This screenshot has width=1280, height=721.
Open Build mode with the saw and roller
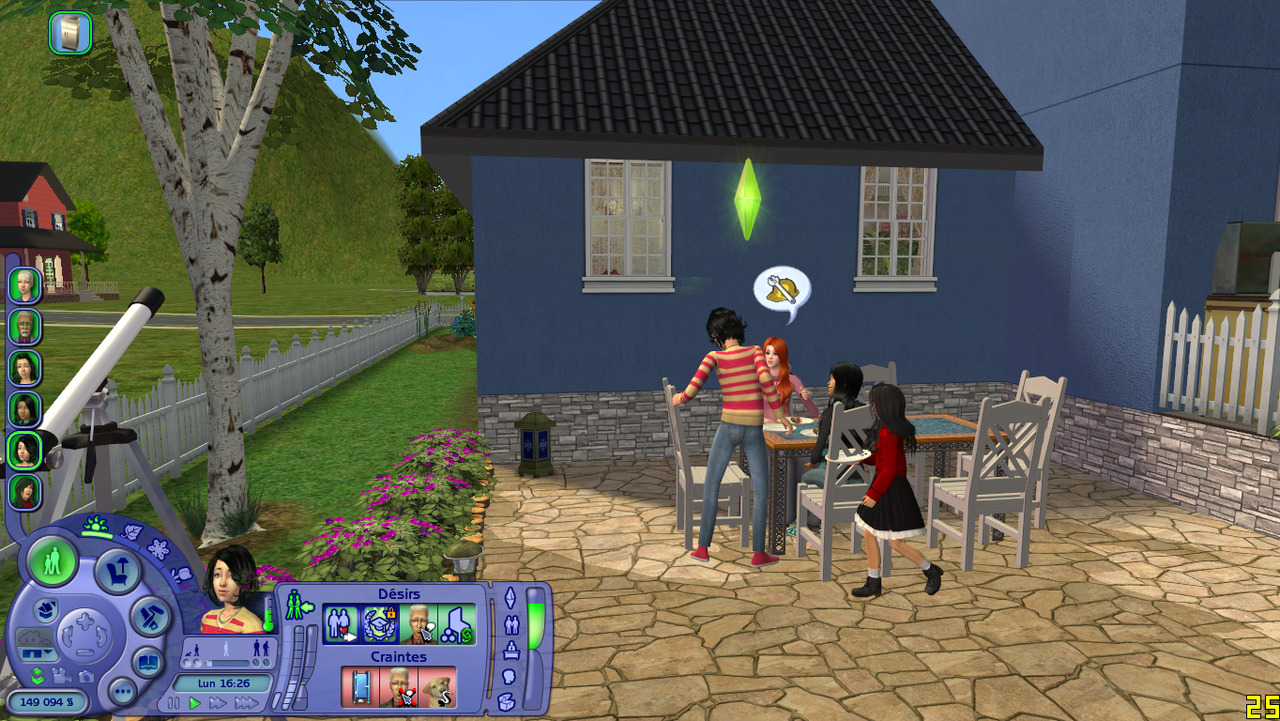[149, 616]
